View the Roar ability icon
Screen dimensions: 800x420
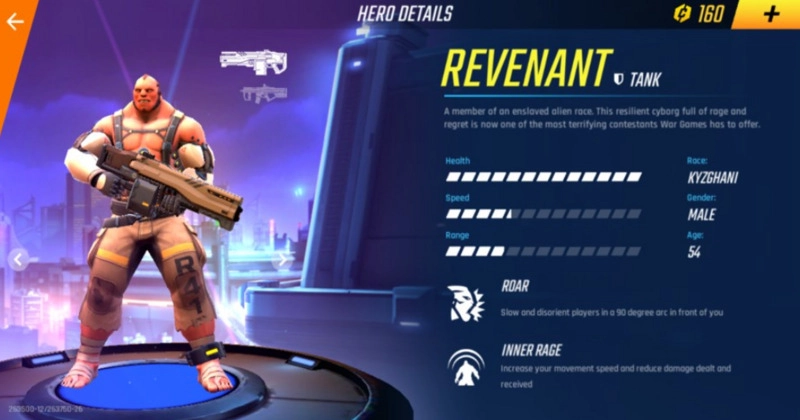click(467, 301)
